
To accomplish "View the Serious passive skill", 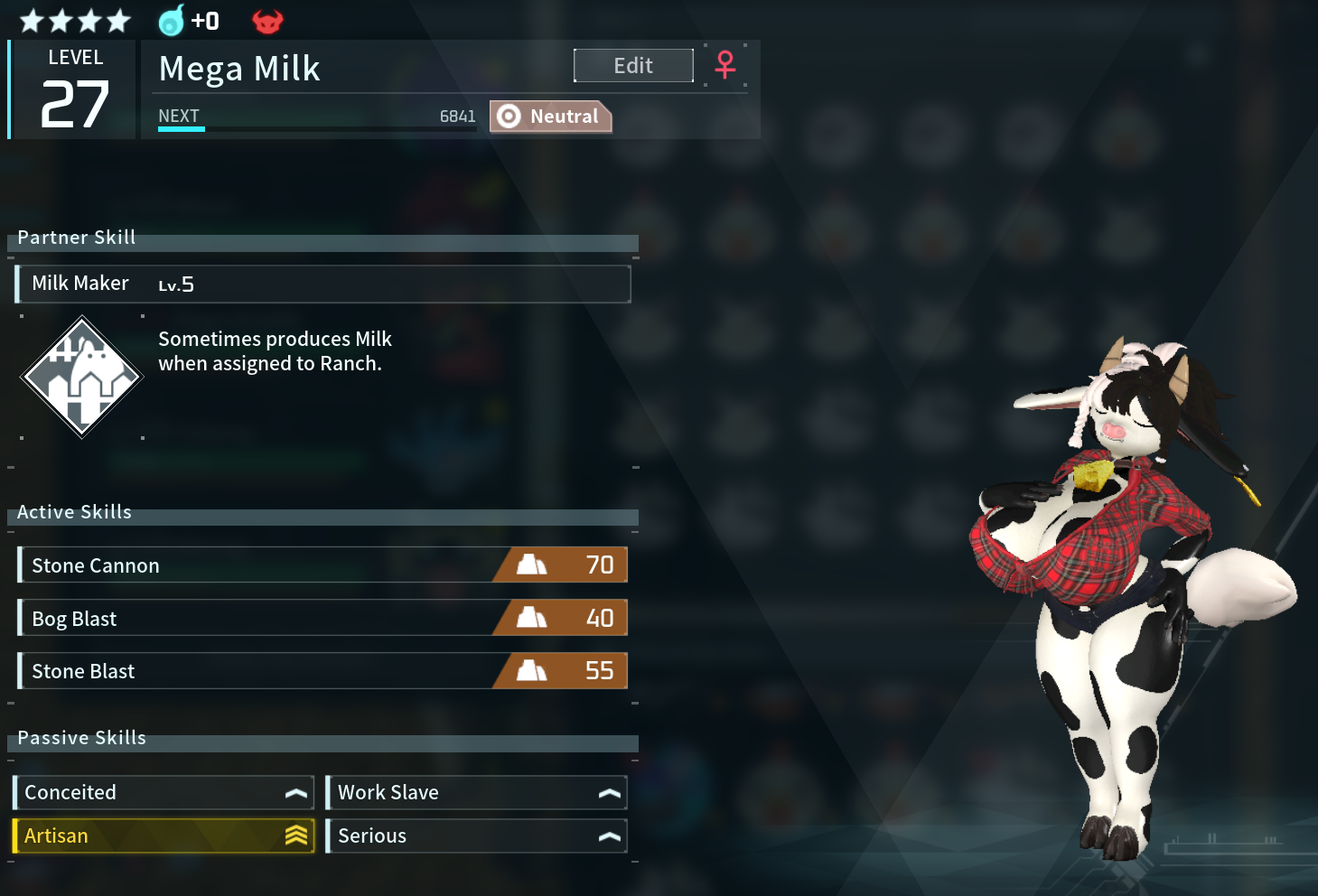I will 476,835.
